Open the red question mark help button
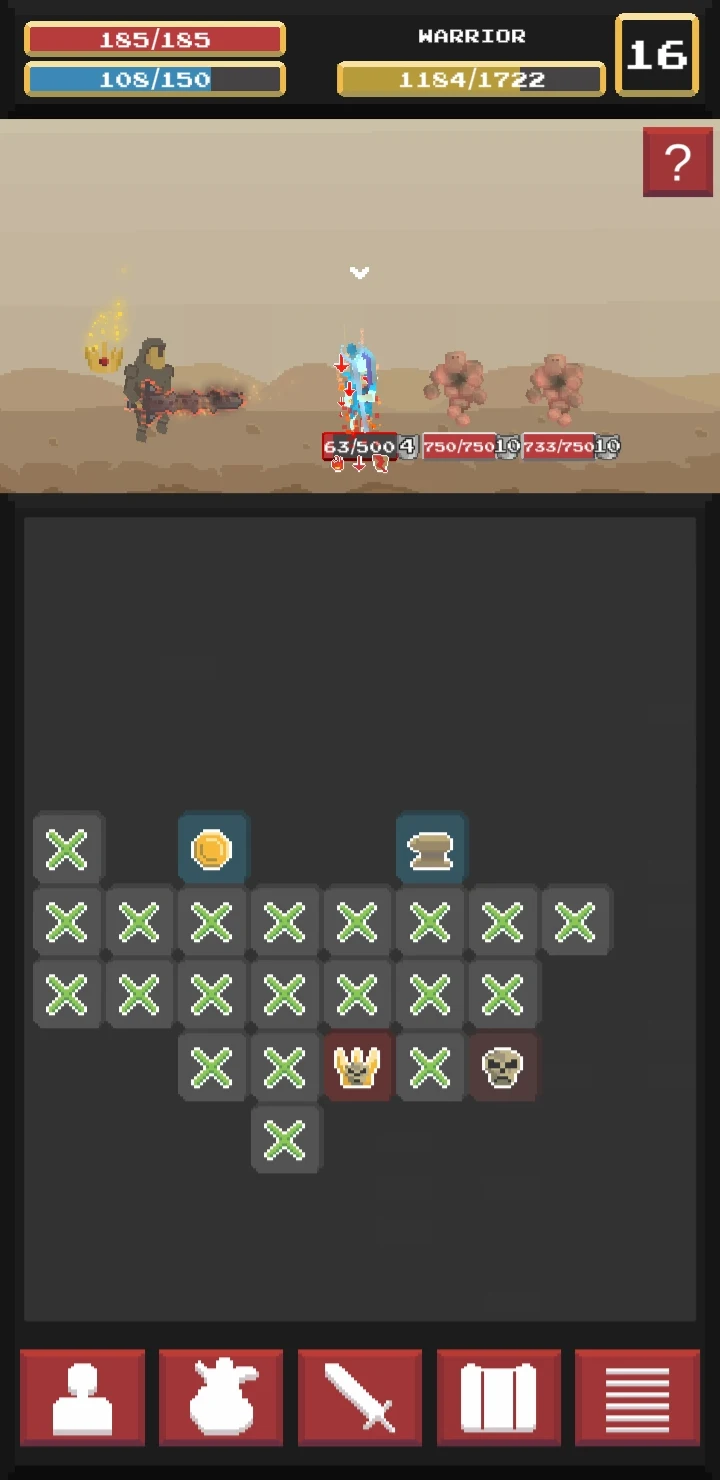 (x=677, y=162)
